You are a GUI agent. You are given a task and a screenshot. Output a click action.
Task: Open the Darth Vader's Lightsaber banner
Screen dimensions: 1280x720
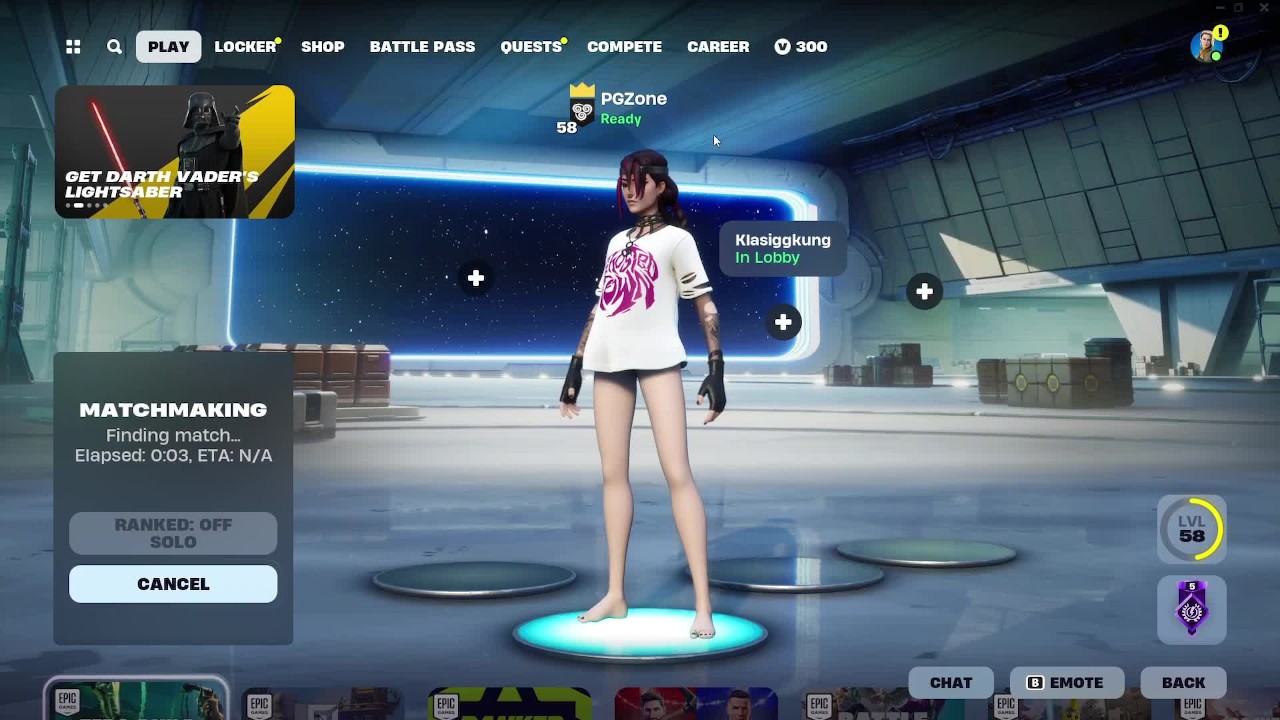click(x=175, y=152)
